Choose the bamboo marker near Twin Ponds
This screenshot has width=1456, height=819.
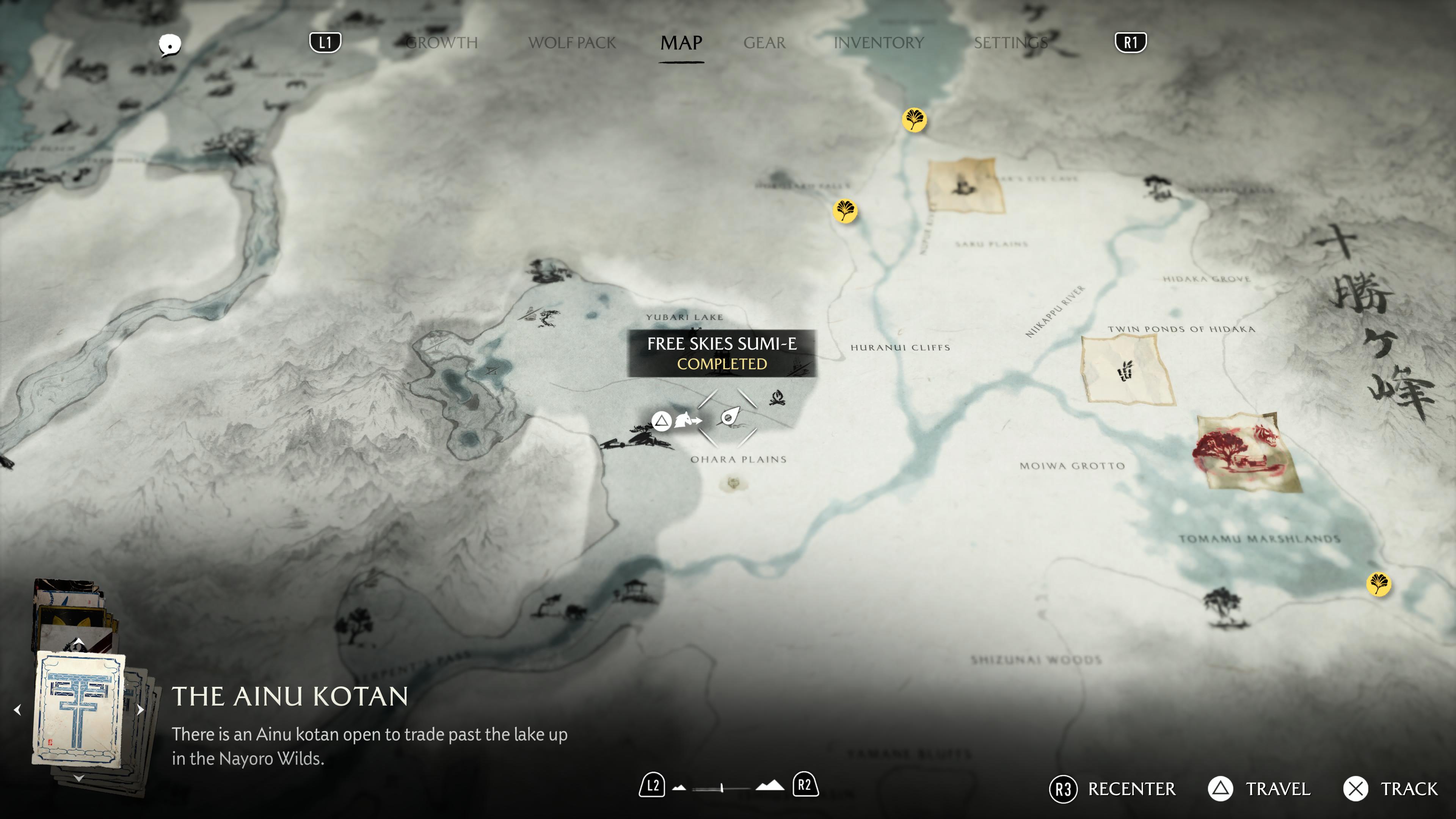coord(1126,370)
